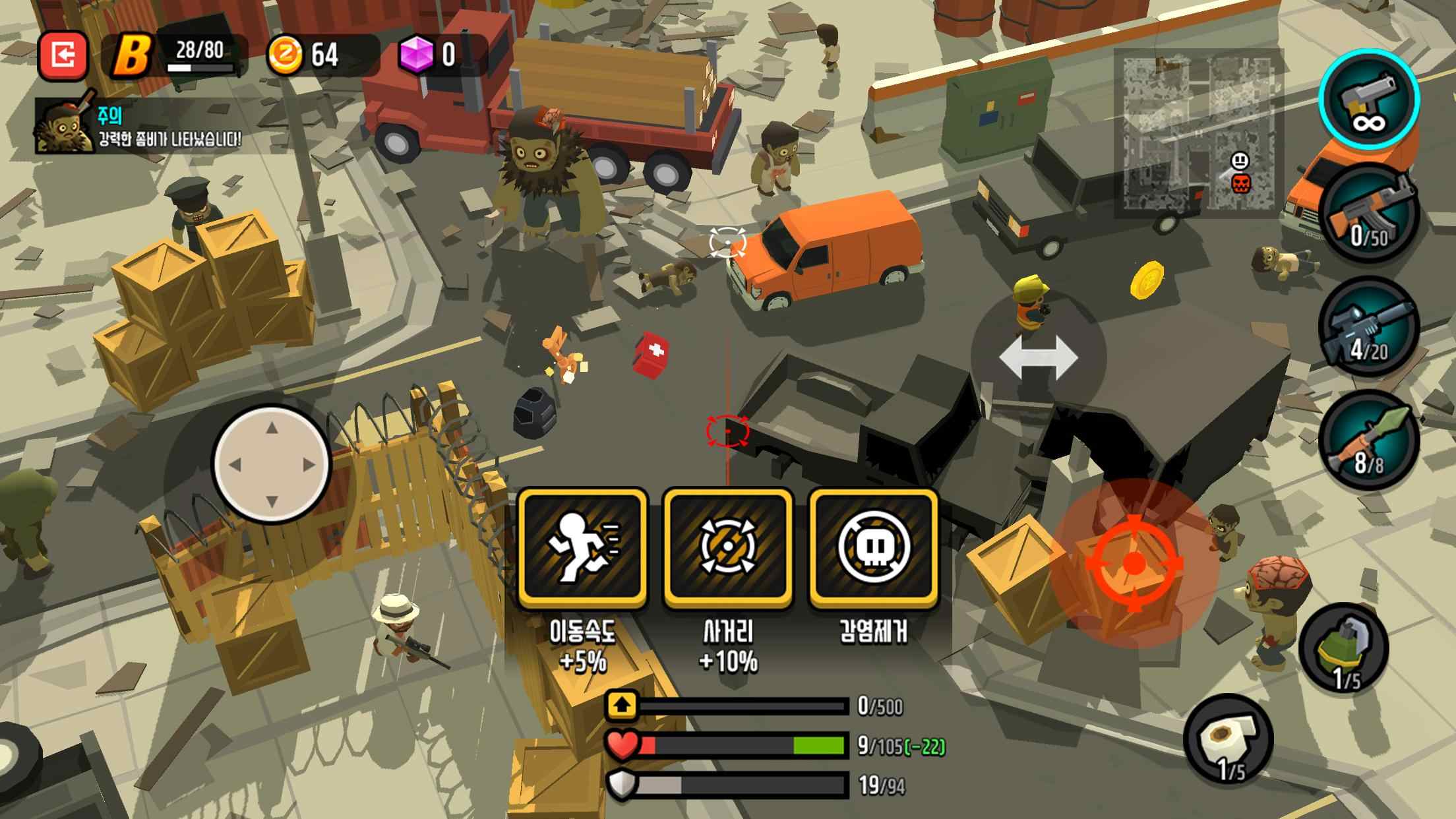Tap the red crosshair fire button

[1134, 563]
